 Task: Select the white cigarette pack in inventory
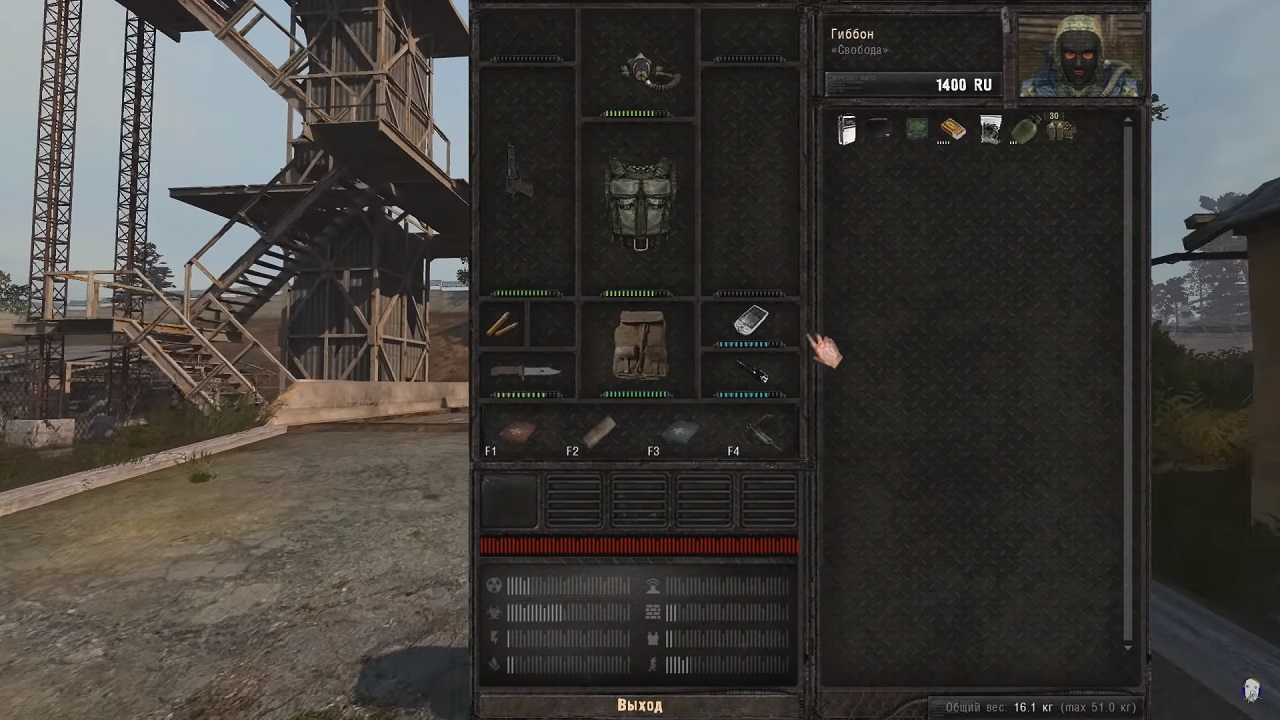tap(847, 130)
